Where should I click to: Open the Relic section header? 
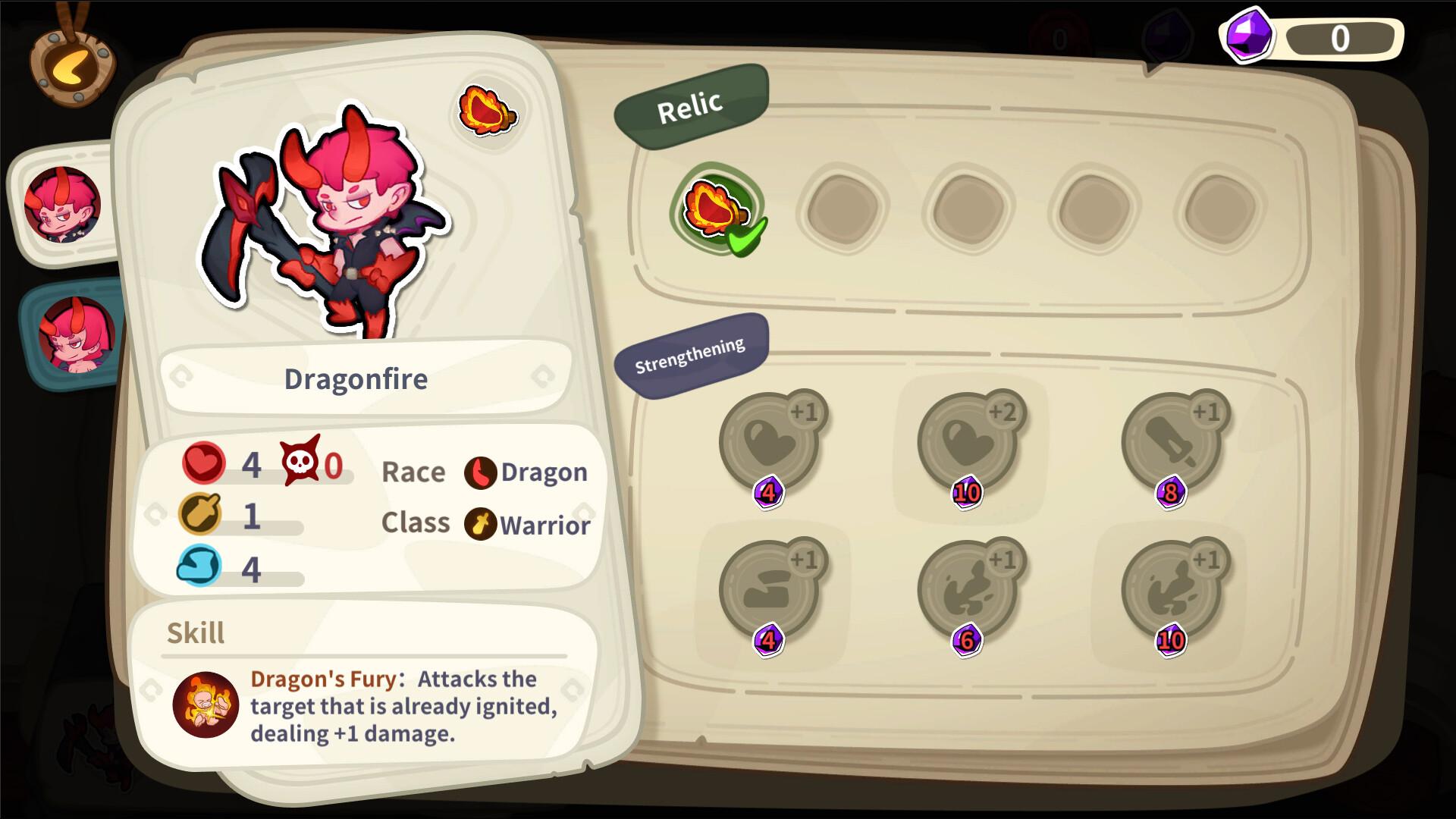pyautogui.click(x=690, y=106)
